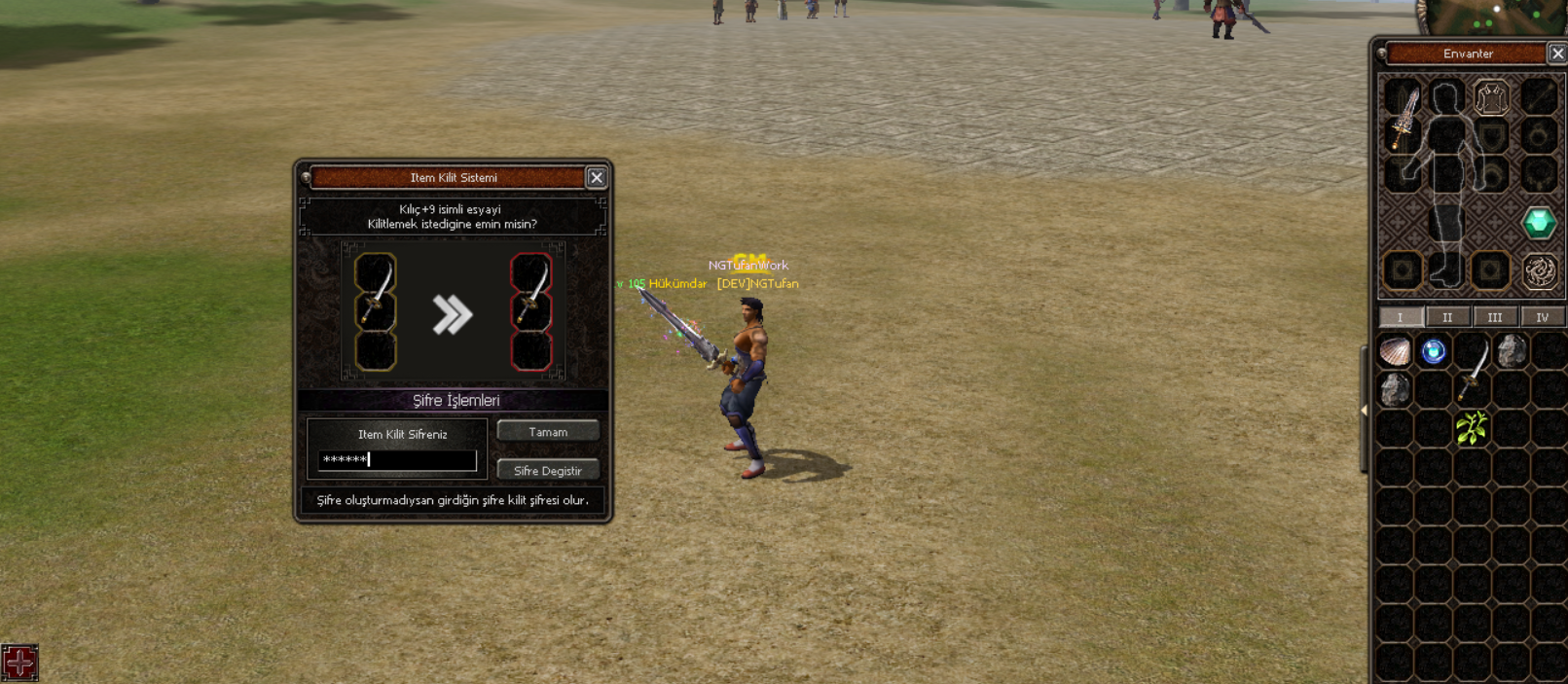The height and width of the screenshot is (684, 1568).
Task: Choose the green herb inventory item
Action: 1472,428
